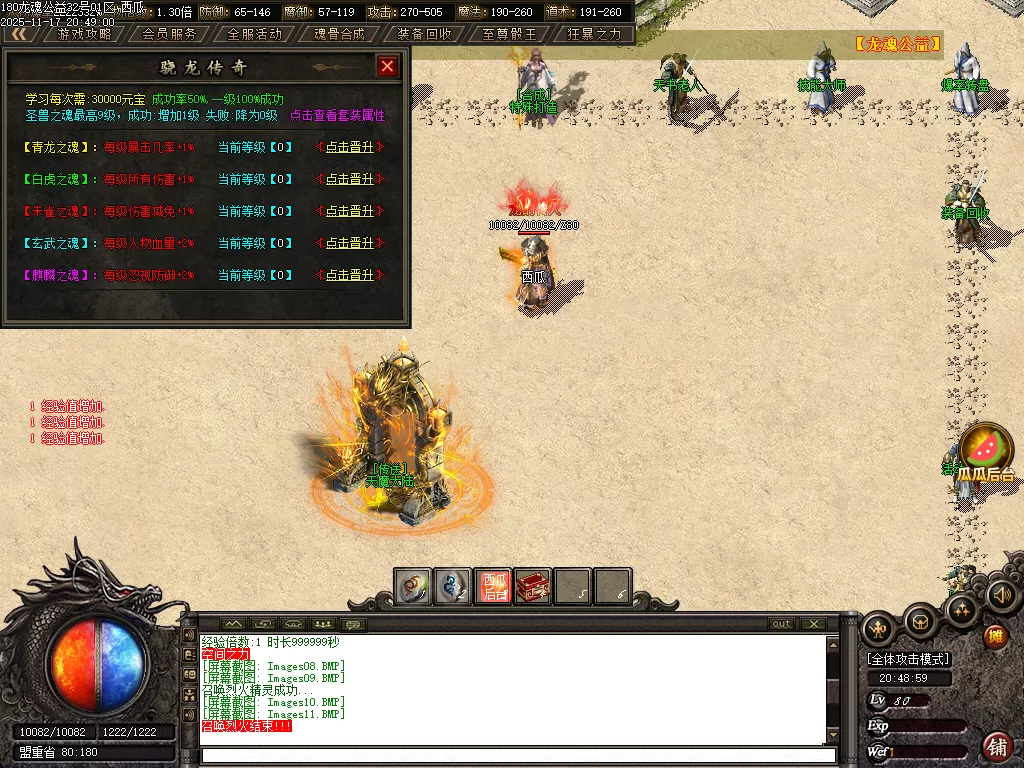Upgrade 青龙之魂 via 点击晋升
The height and width of the screenshot is (768, 1024).
(x=349, y=147)
